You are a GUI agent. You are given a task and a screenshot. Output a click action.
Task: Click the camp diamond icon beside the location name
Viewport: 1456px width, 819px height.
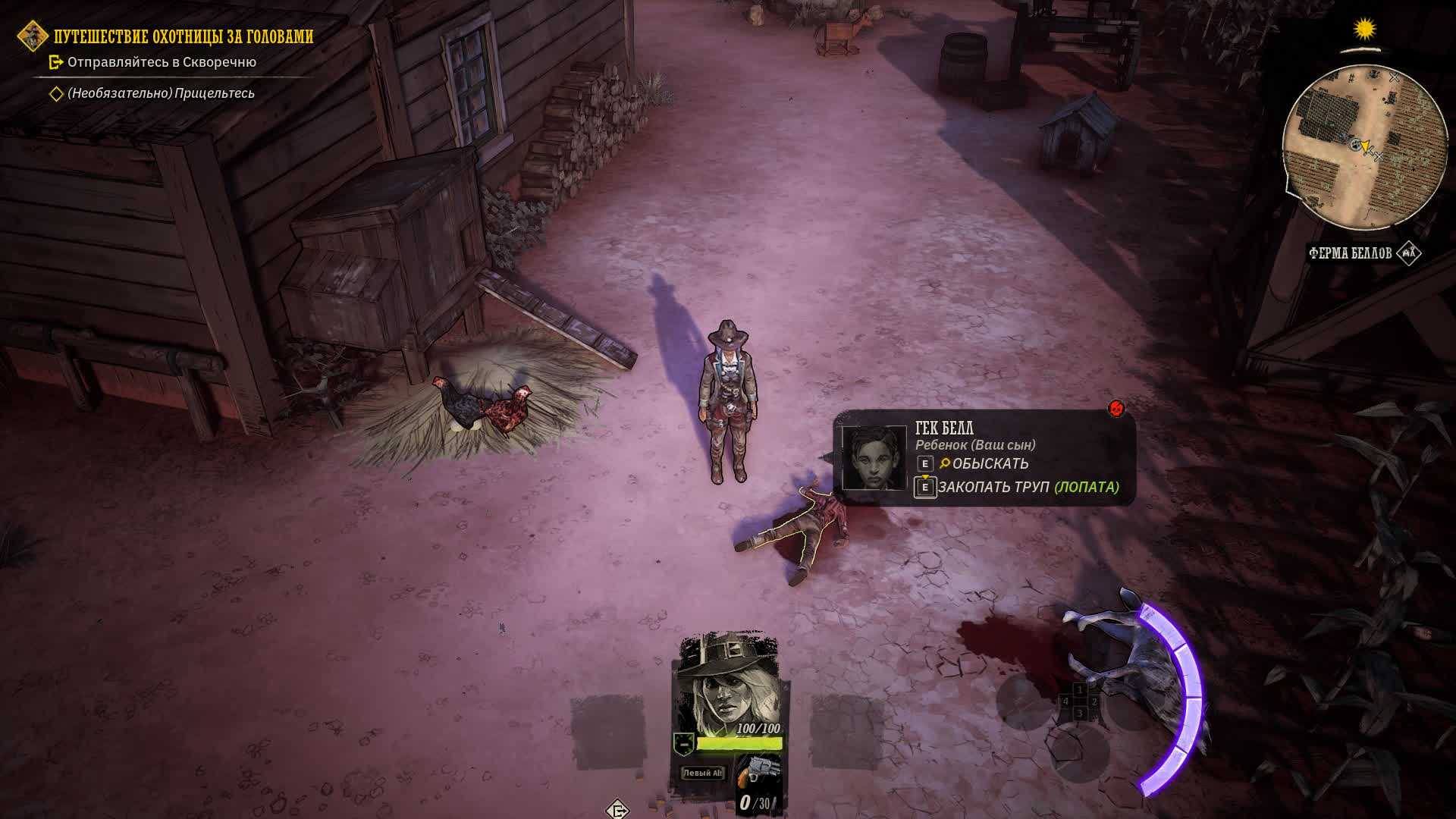1409,253
